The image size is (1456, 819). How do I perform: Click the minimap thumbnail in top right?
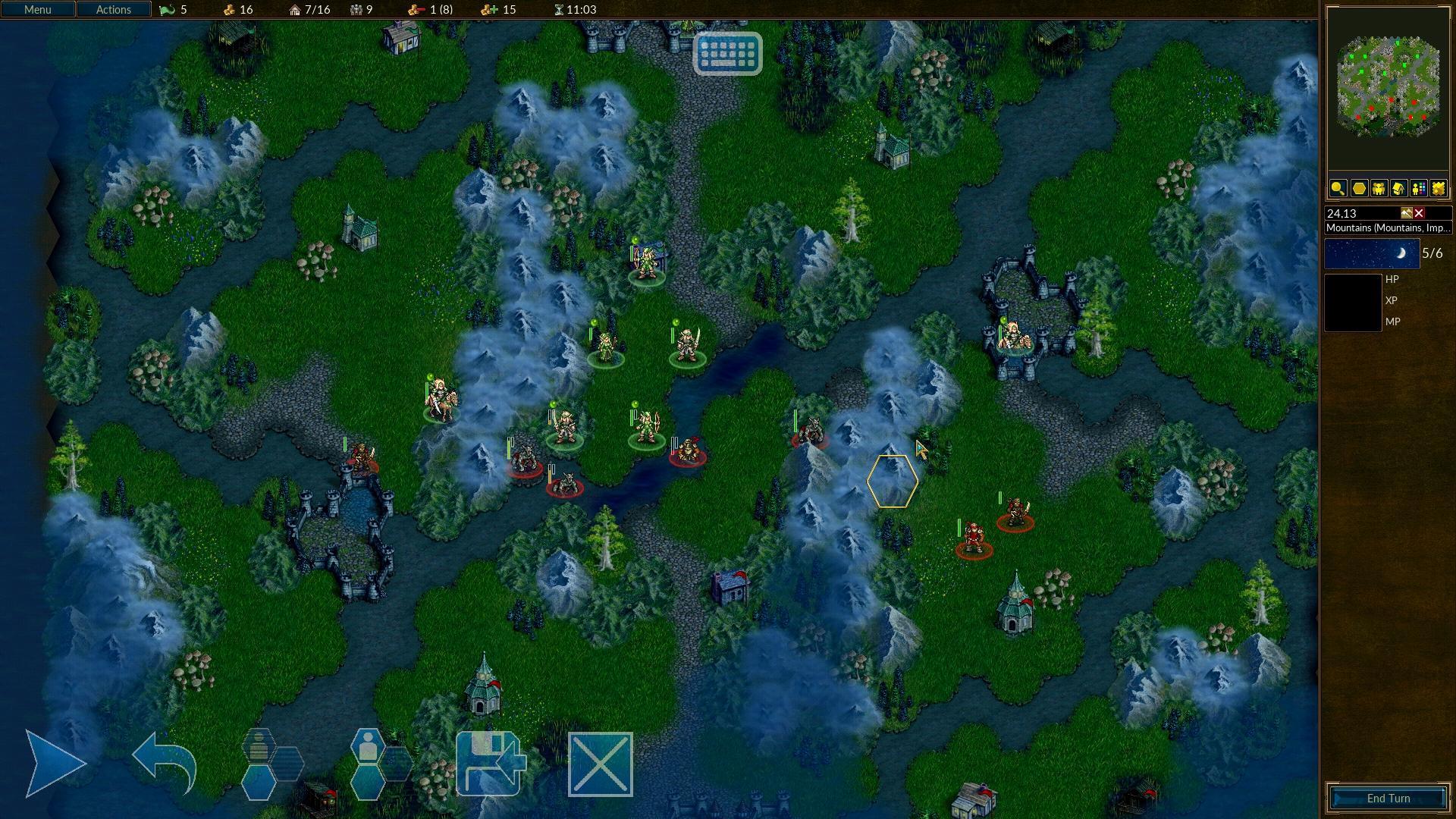pos(1388,87)
